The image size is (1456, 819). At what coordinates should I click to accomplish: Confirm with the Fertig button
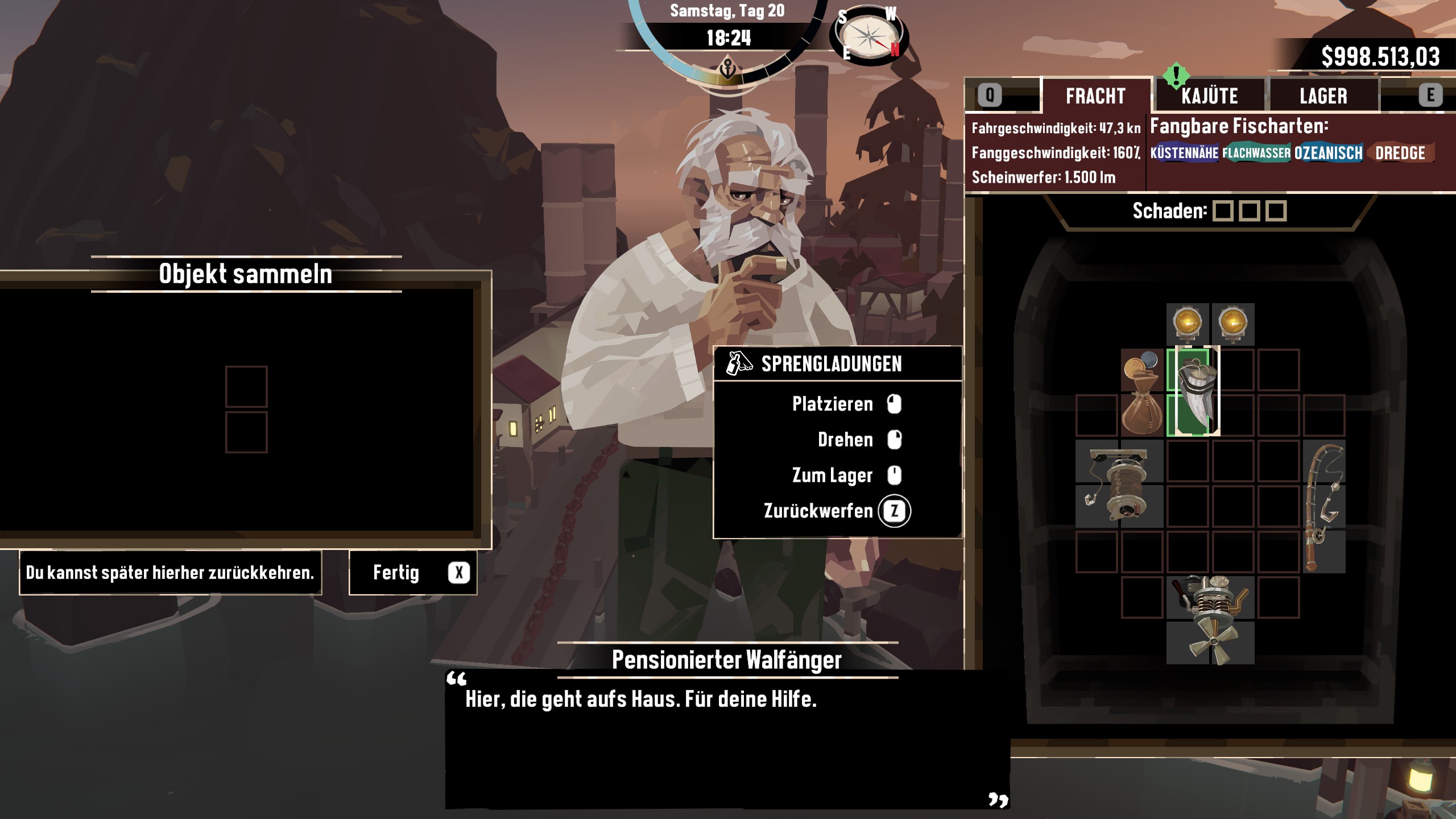coord(413,573)
